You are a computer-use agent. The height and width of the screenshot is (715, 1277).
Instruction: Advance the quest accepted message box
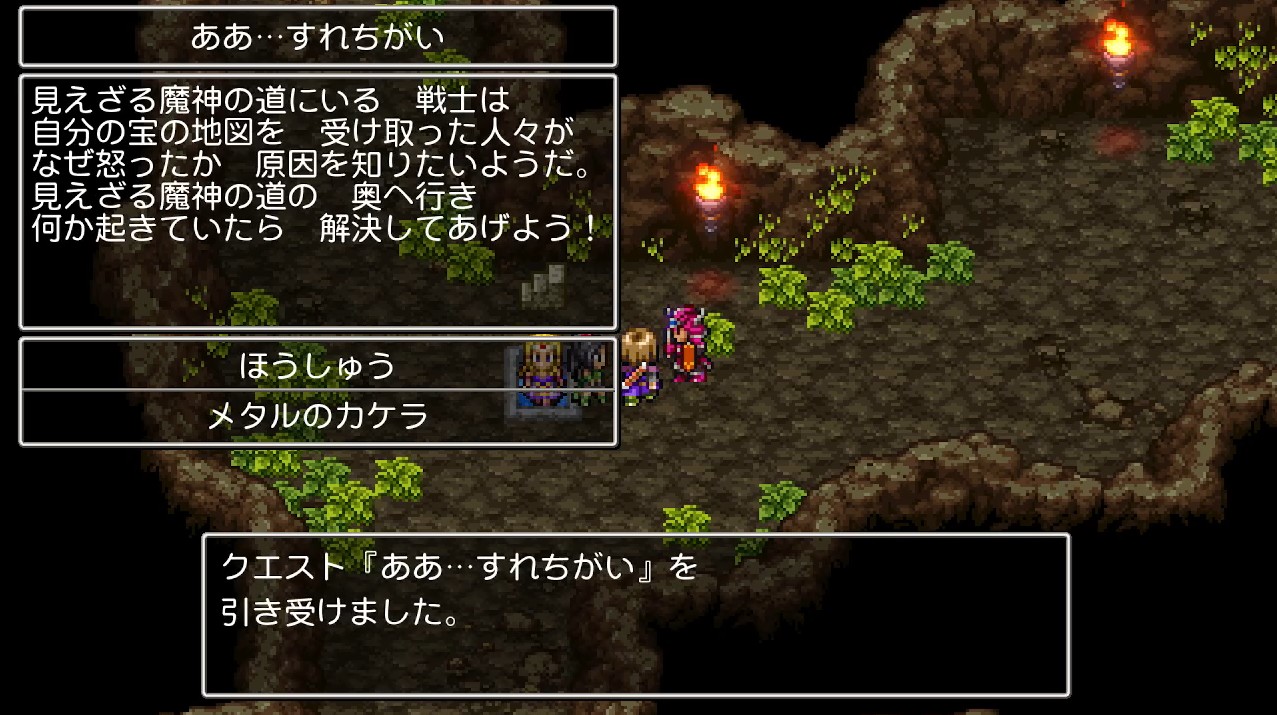point(635,613)
